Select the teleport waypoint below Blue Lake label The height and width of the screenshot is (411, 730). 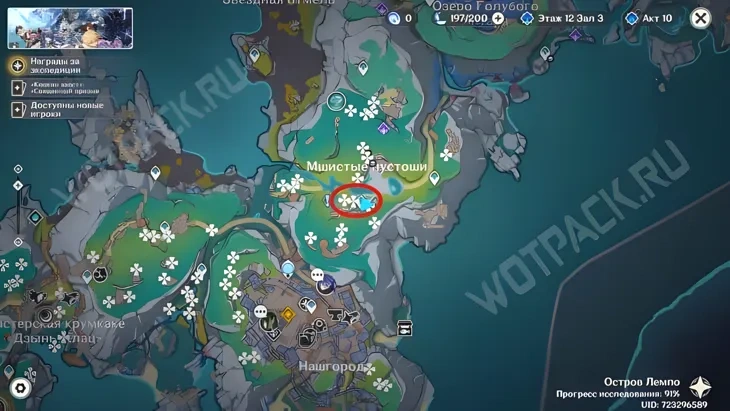tap(545, 54)
